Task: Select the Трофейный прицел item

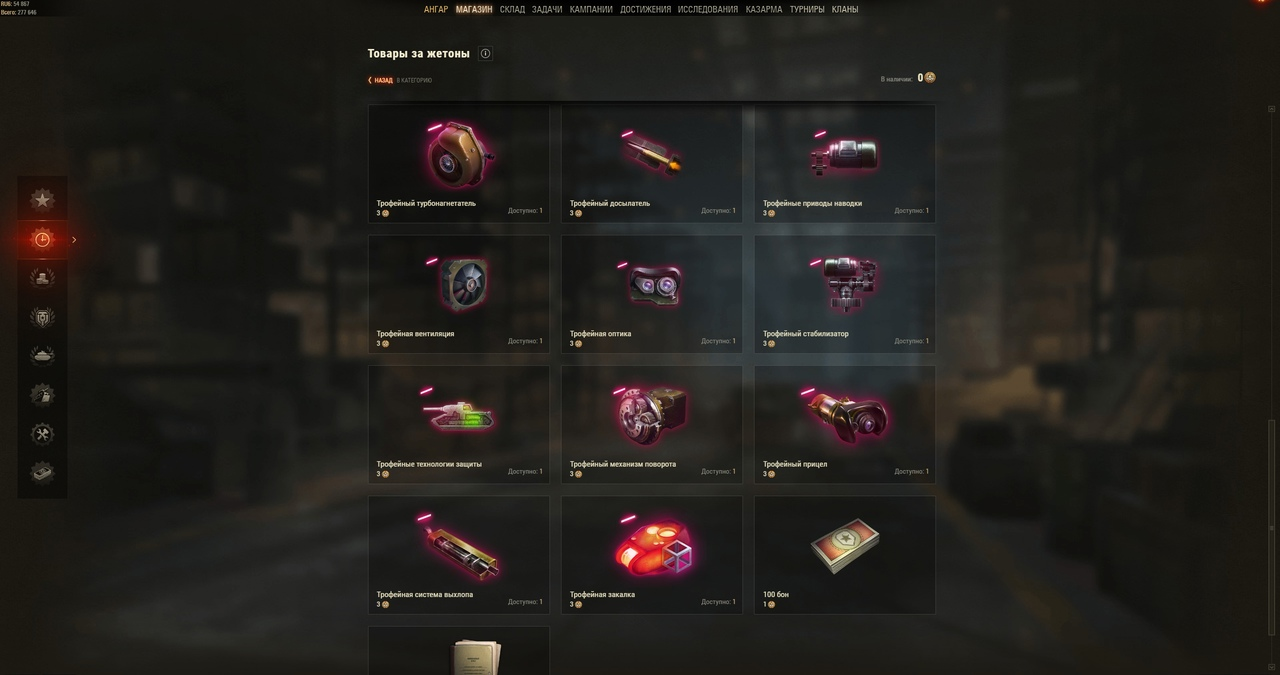Action: pos(845,423)
